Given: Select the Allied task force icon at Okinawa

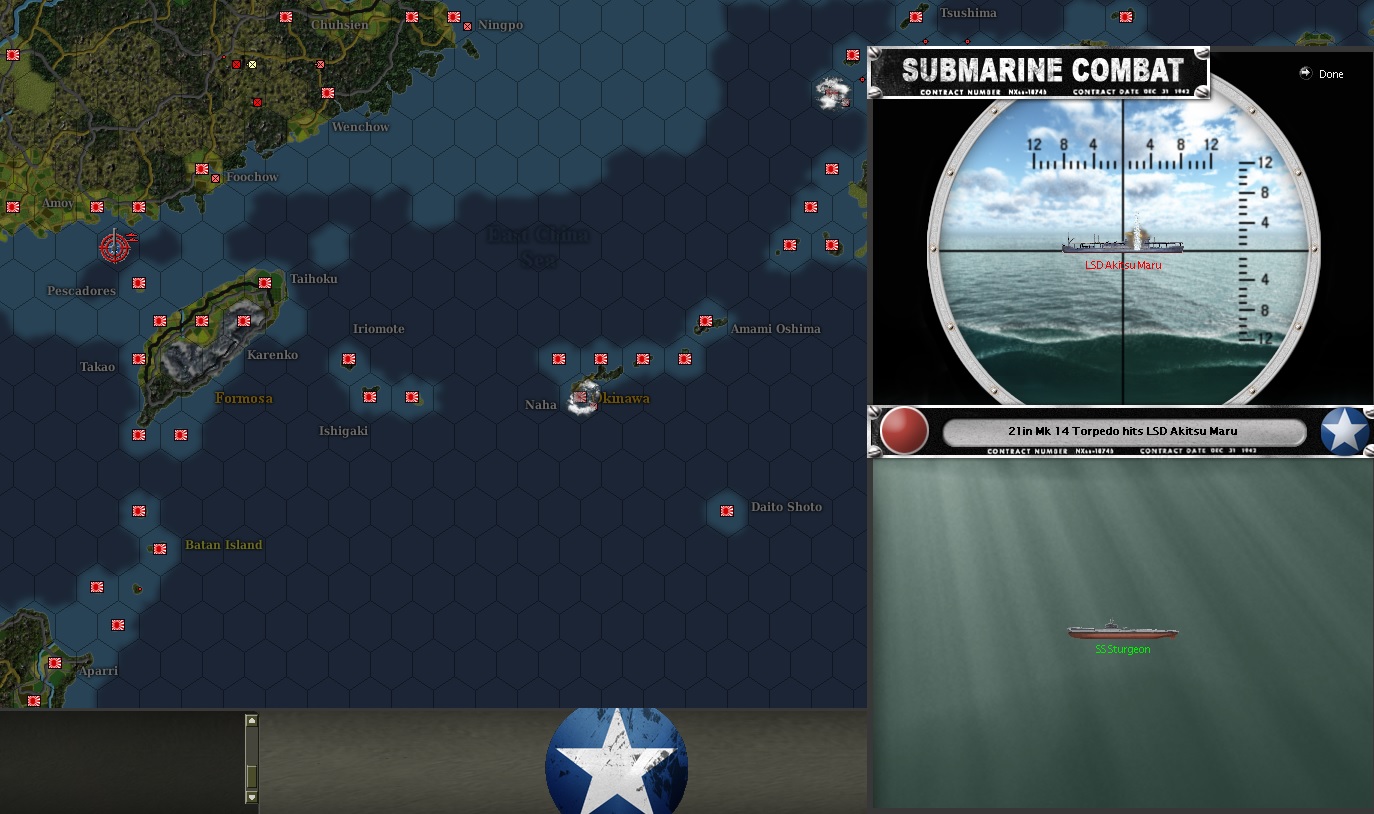Looking at the screenshot, I should [x=580, y=399].
